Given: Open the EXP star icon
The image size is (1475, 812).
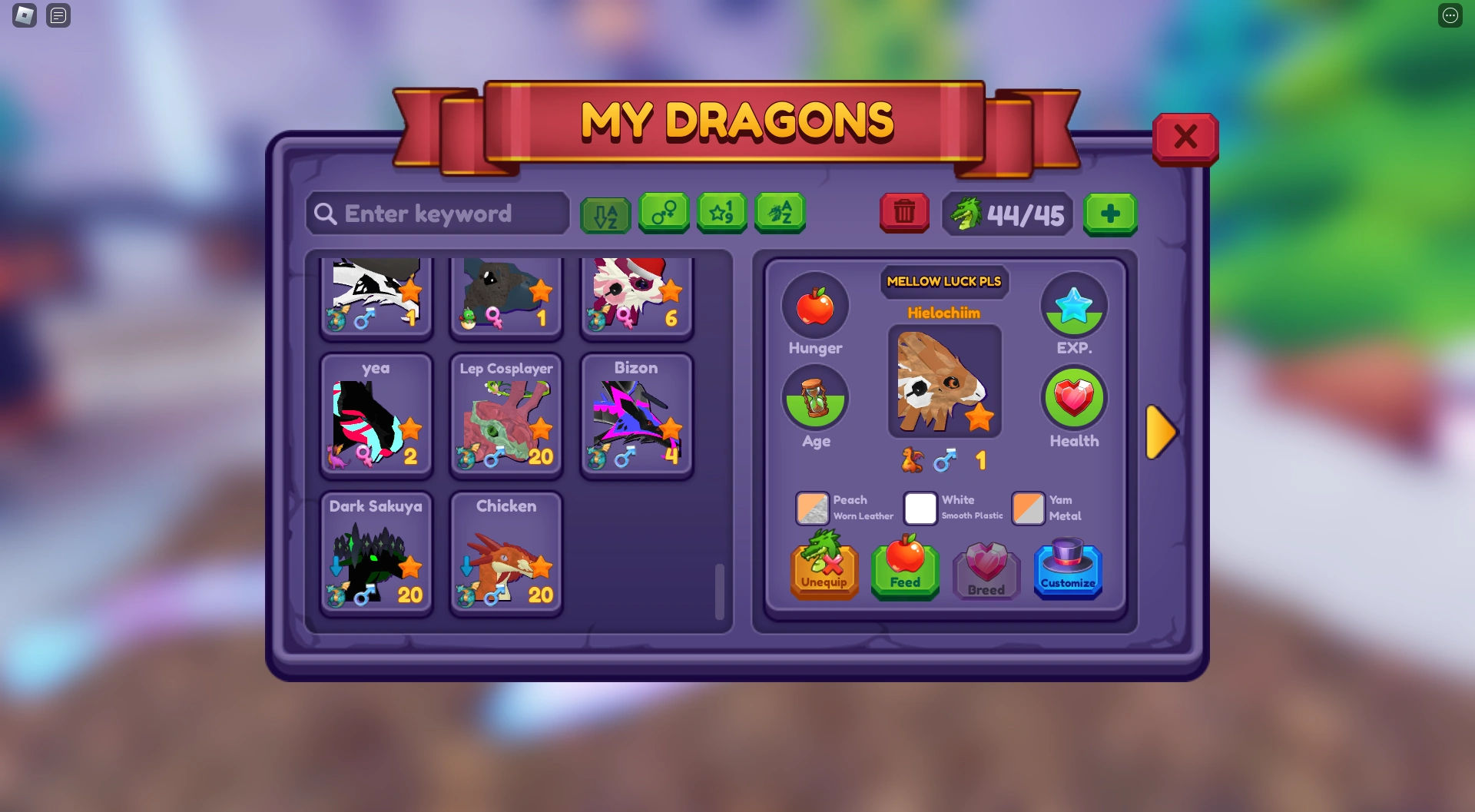Looking at the screenshot, I should [x=1074, y=305].
